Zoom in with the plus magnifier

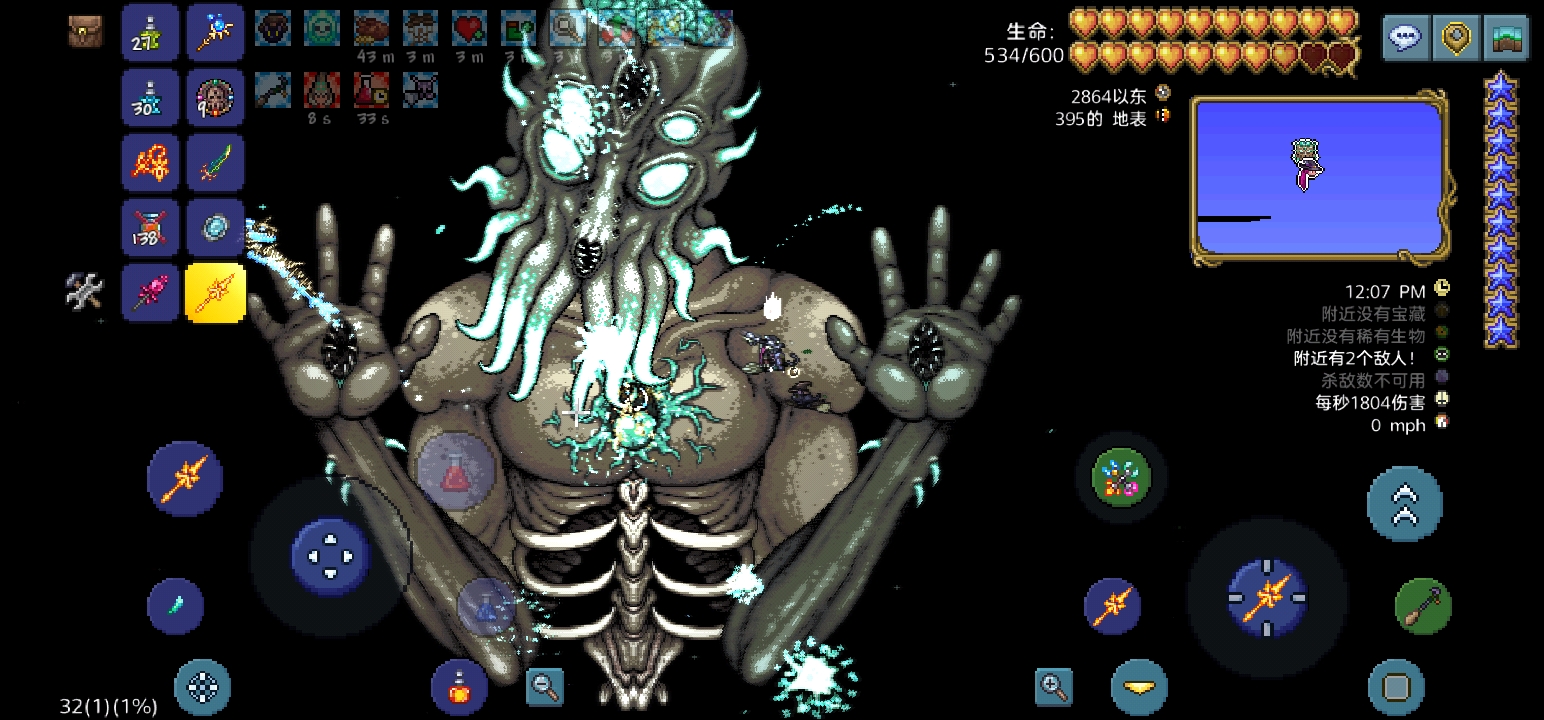(x=1054, y=686)
